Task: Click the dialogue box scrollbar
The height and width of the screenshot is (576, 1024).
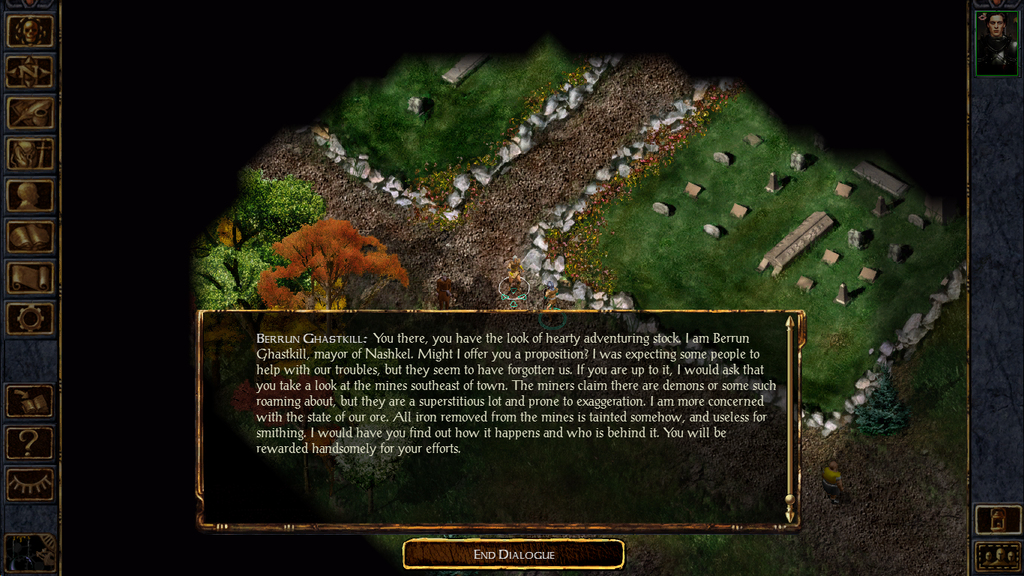Action: pos(790,418)
